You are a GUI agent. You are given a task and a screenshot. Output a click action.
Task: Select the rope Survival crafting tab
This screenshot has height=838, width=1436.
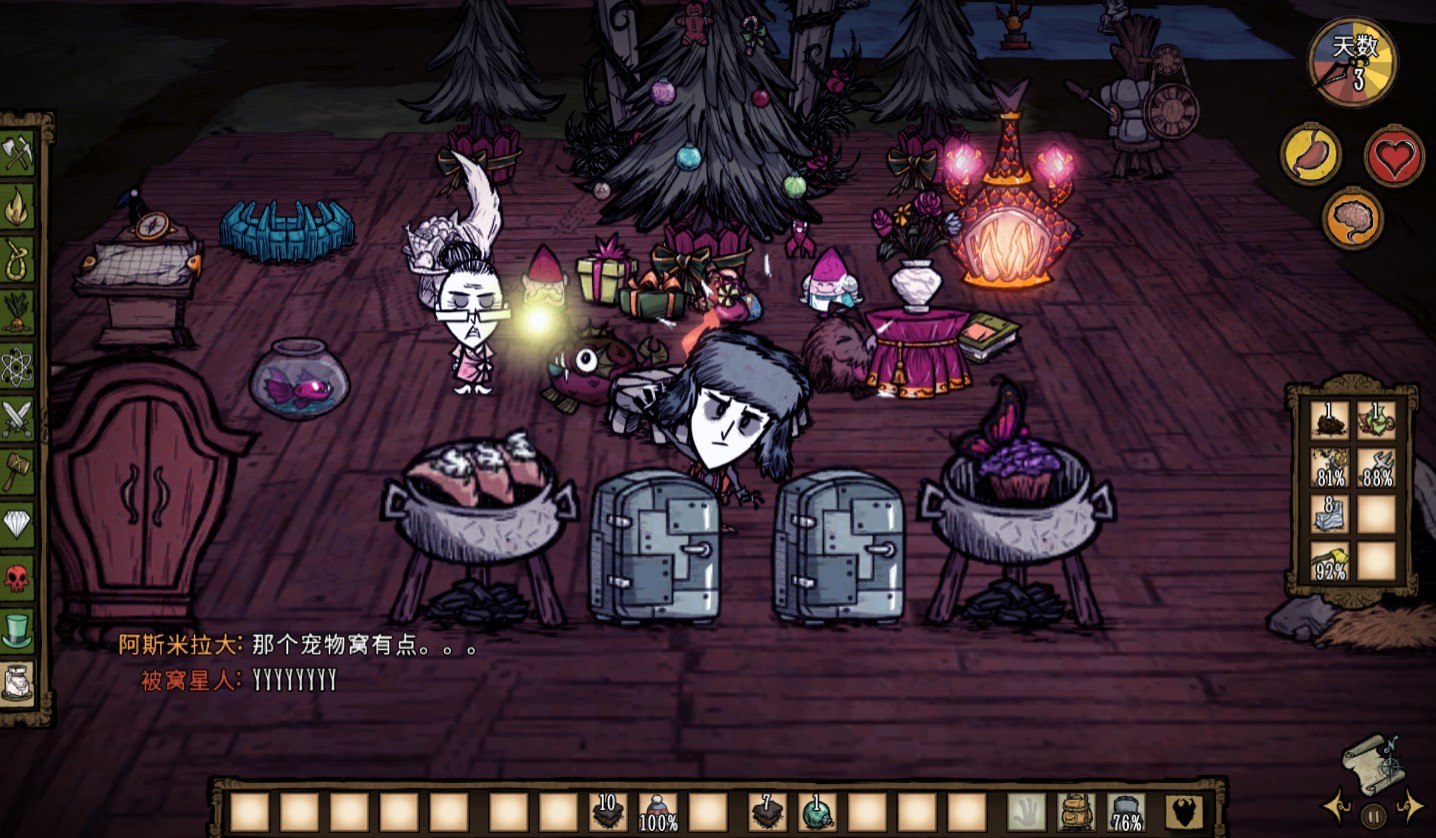(x=17, y=259)
